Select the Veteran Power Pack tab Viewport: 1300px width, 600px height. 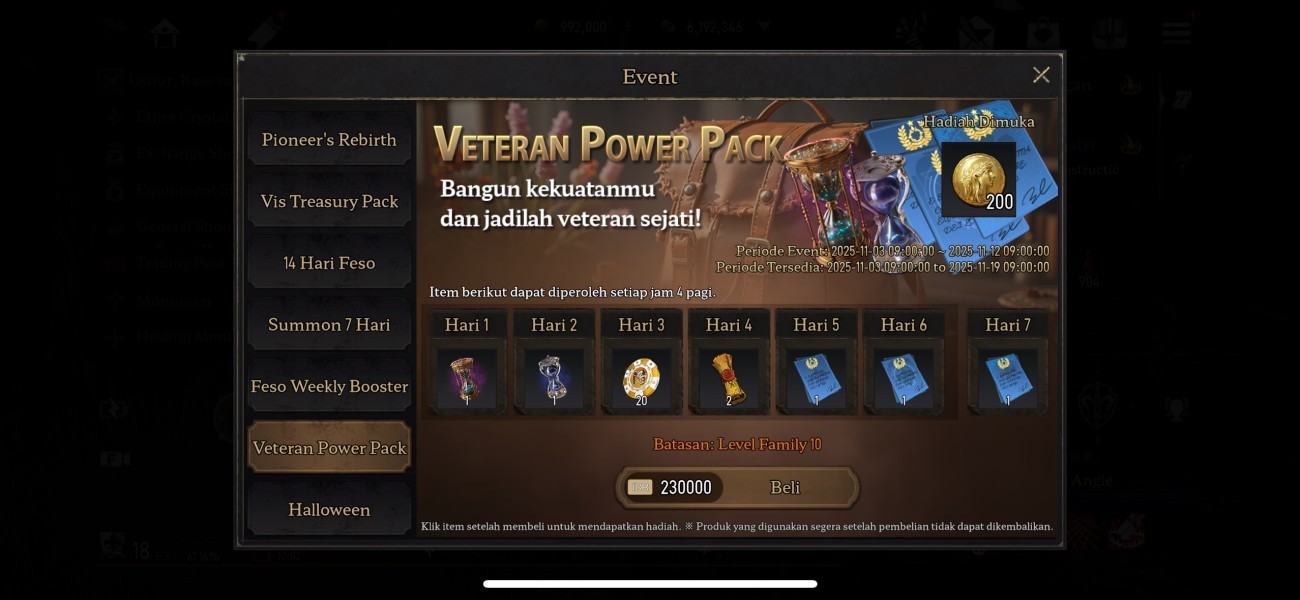pos(329,448)
